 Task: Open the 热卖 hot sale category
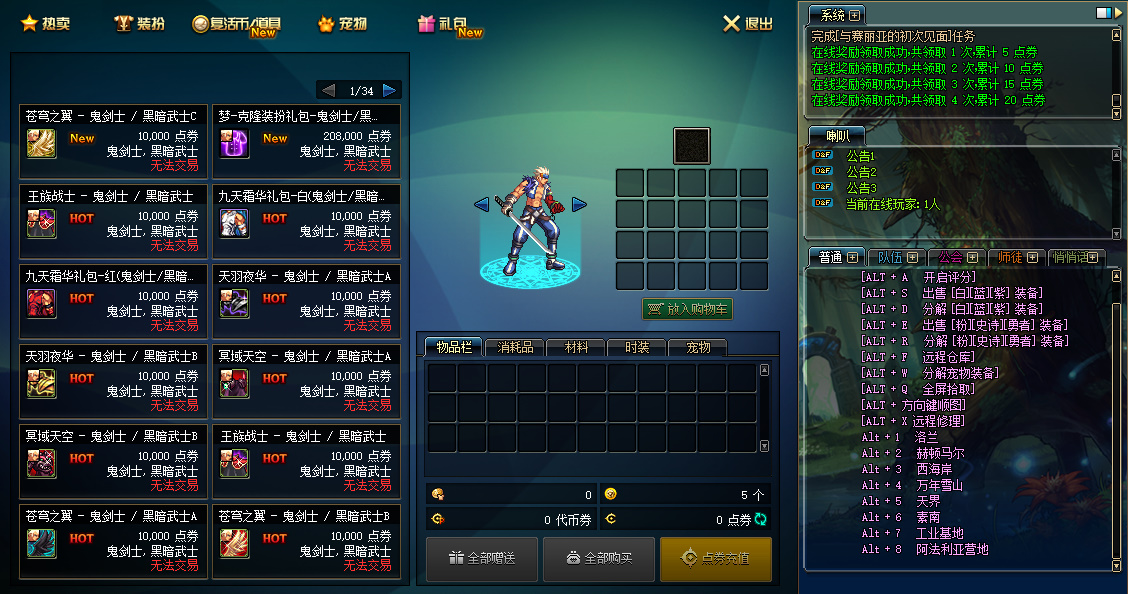tap(45, 23)
